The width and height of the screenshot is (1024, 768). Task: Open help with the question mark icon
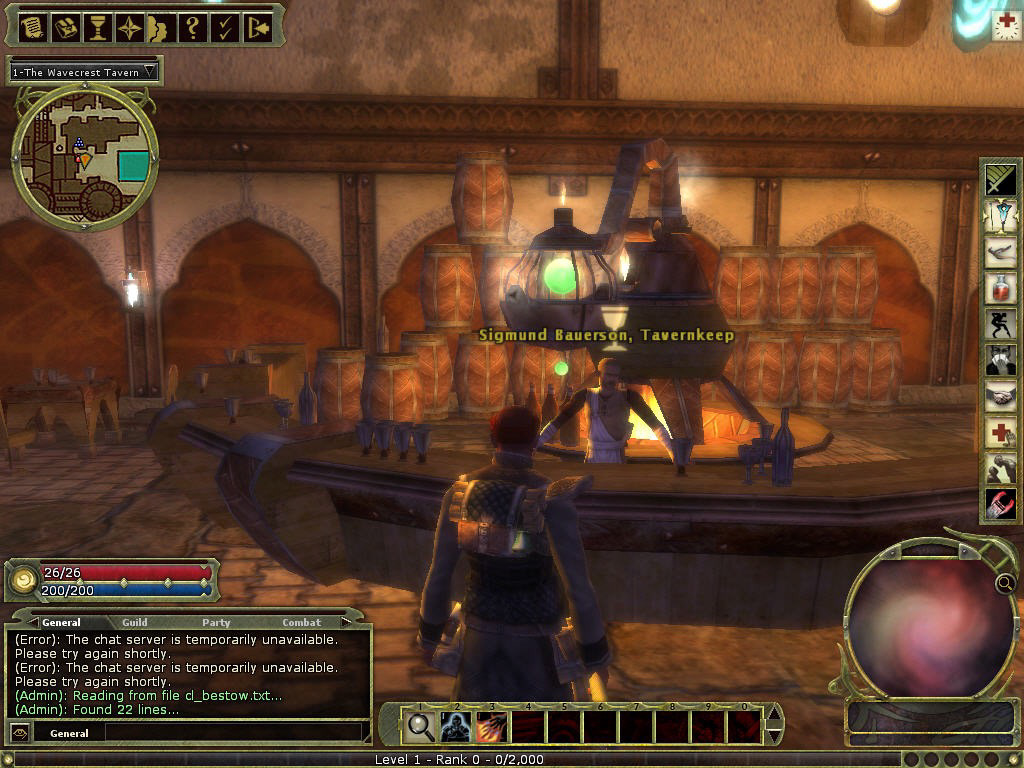click(192, 27)
